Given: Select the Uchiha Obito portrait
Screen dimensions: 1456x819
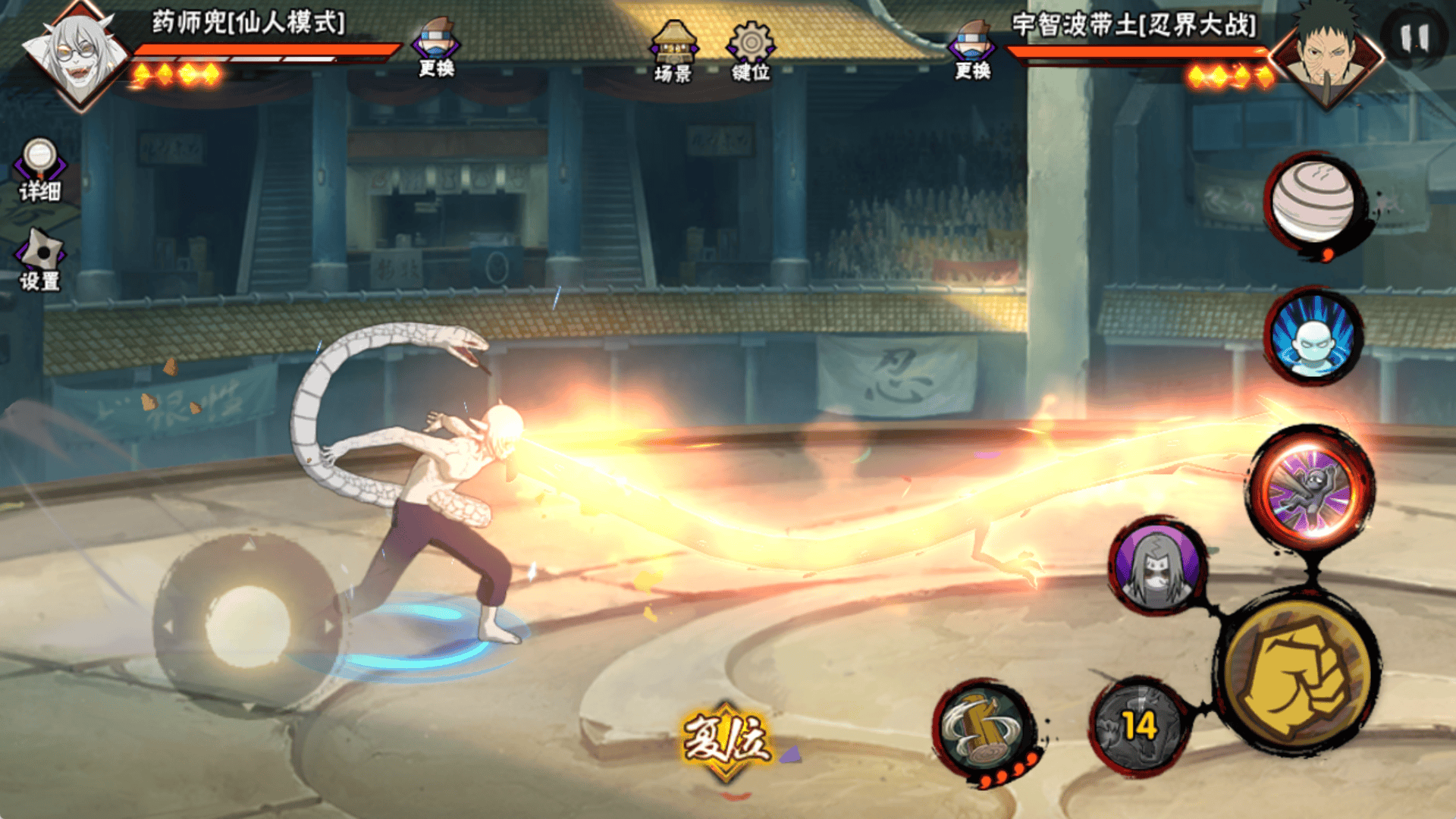Looking at the screenshot, I should pyautogui.click(x=1326, y=55).
